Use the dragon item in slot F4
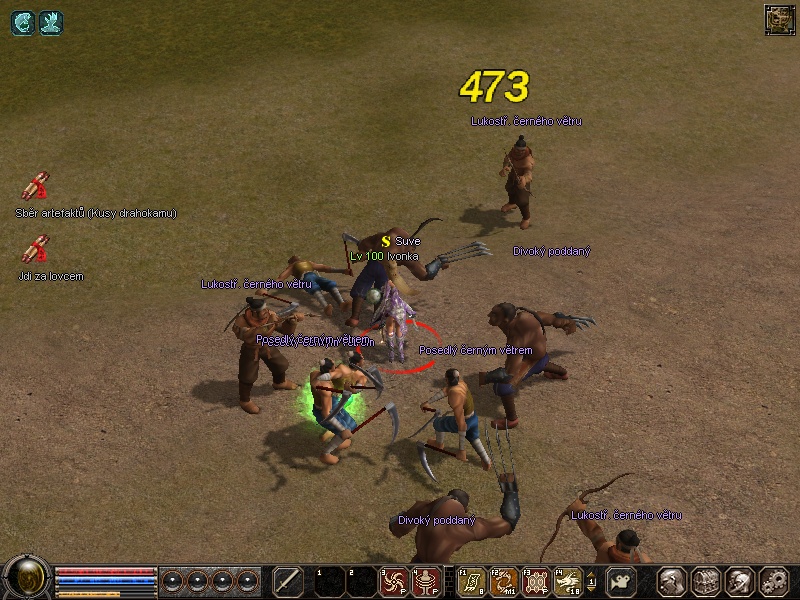 click(x=568, y=581)
